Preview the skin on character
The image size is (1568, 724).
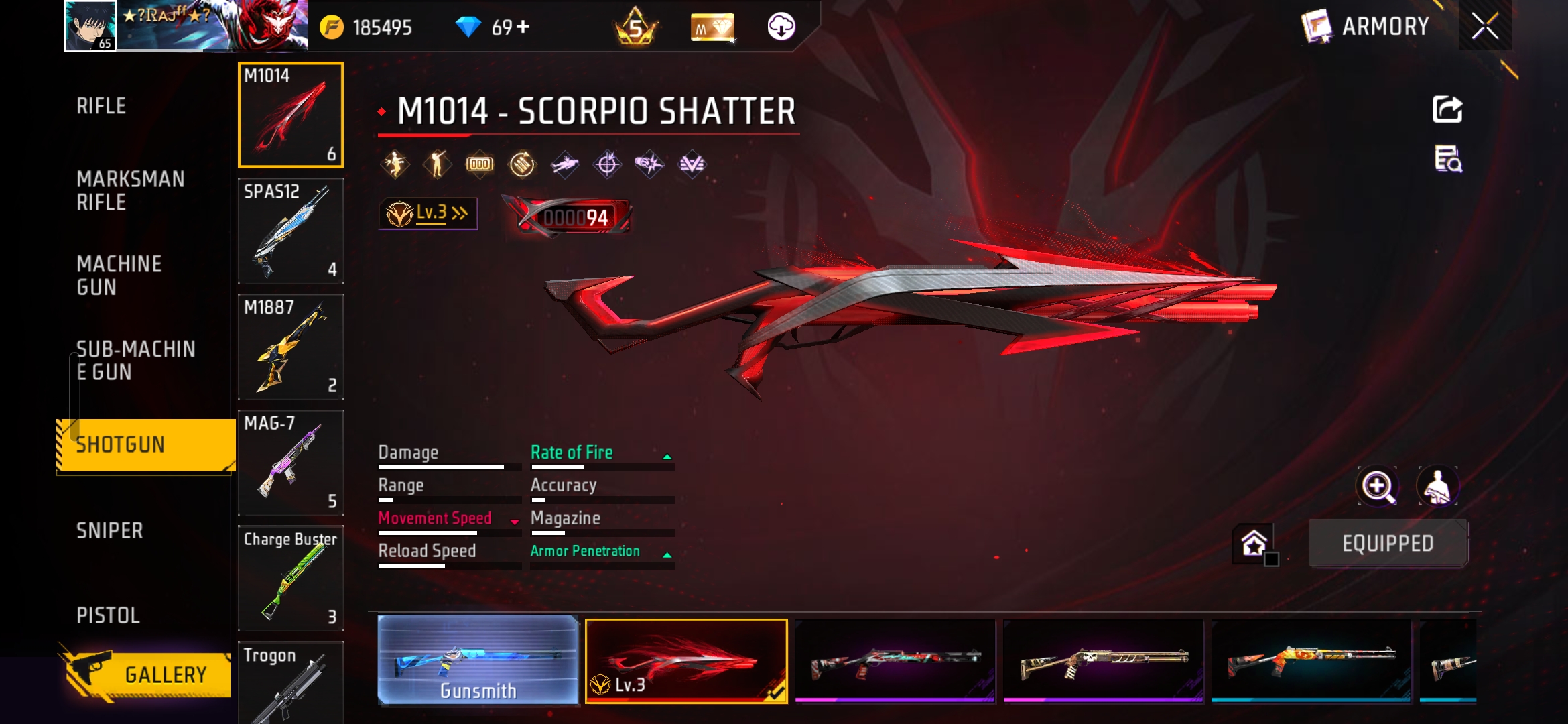pyautogui.click(x=1437, y=487)
